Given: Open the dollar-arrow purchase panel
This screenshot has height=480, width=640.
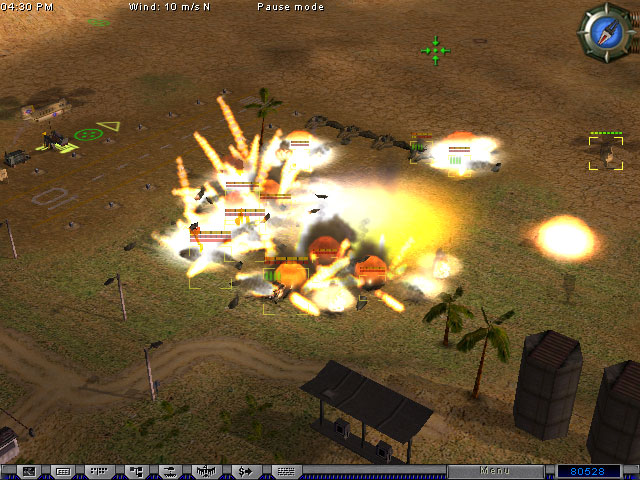Looking at the screenshot, I should click(x=246, y=470).
